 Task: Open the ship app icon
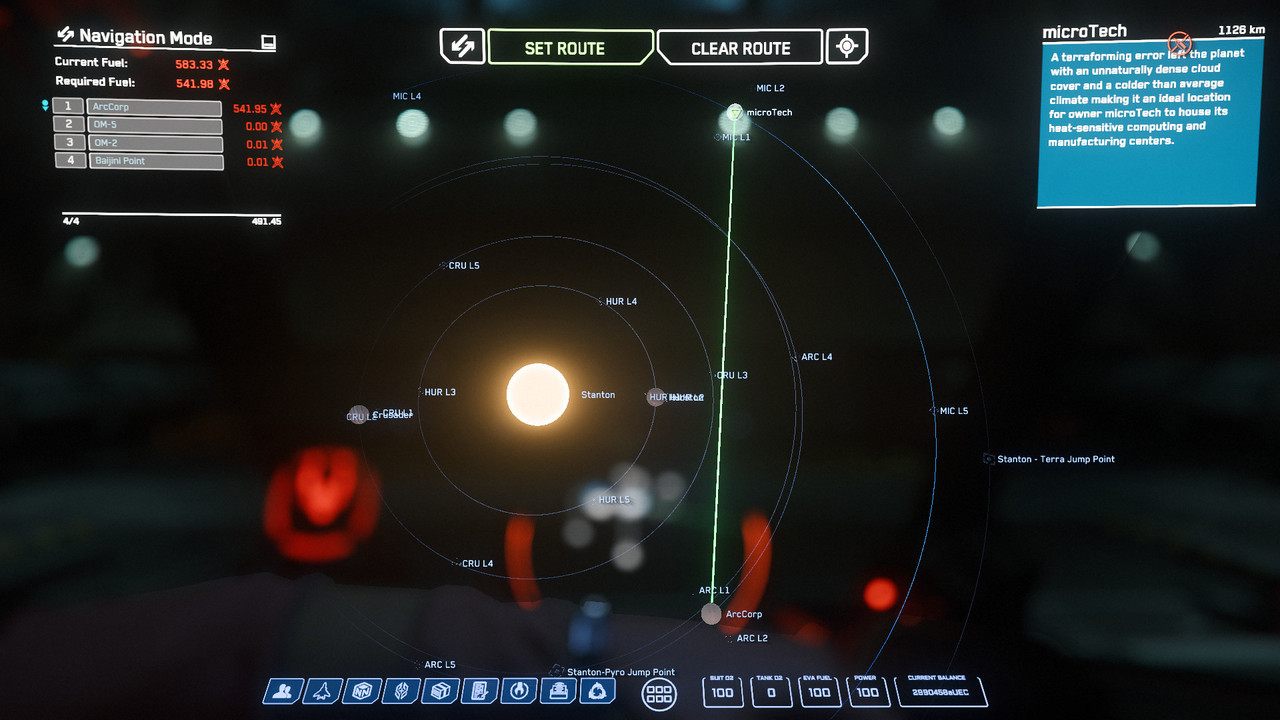(322, 691)
